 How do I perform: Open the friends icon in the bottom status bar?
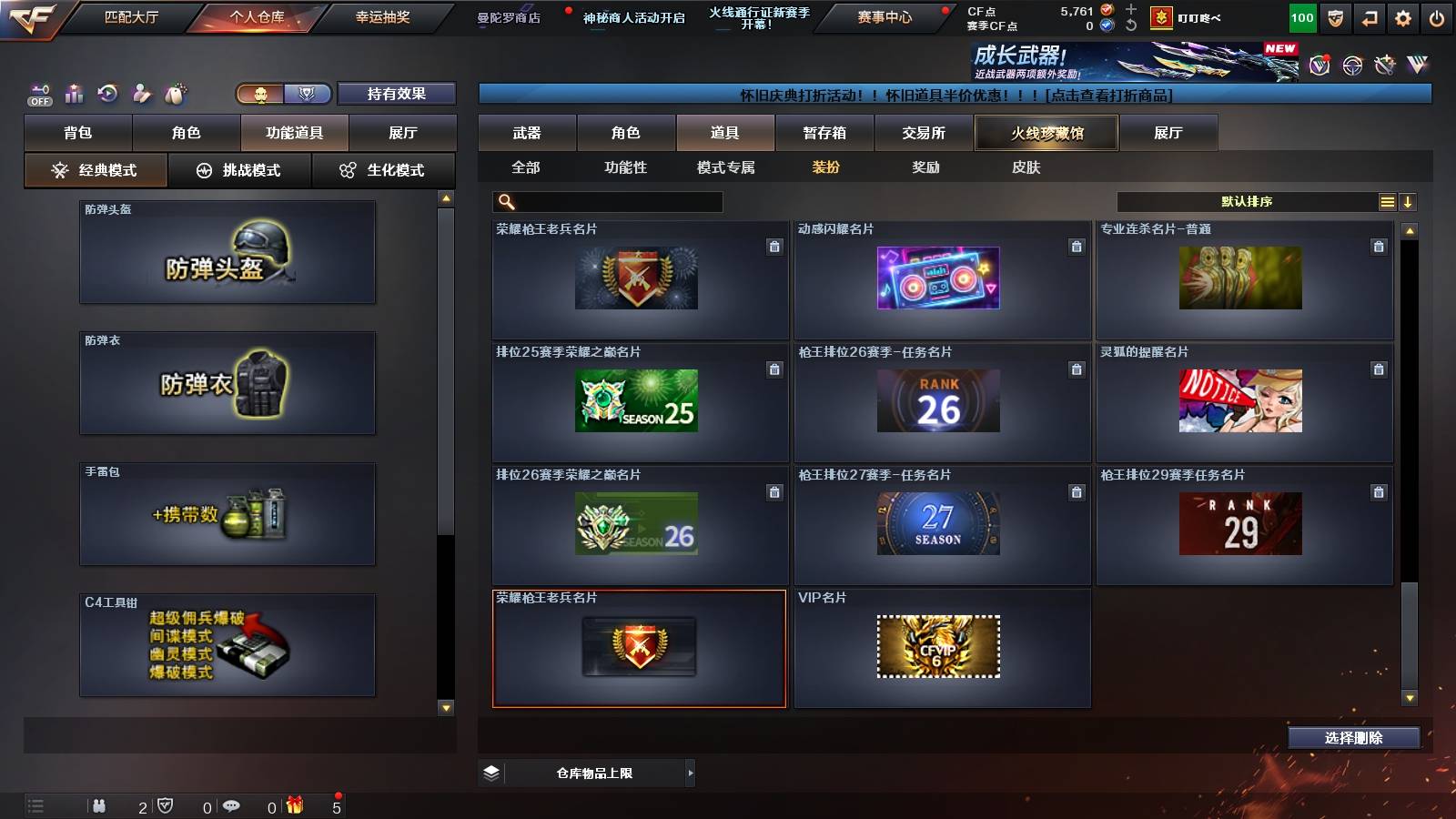100,805
